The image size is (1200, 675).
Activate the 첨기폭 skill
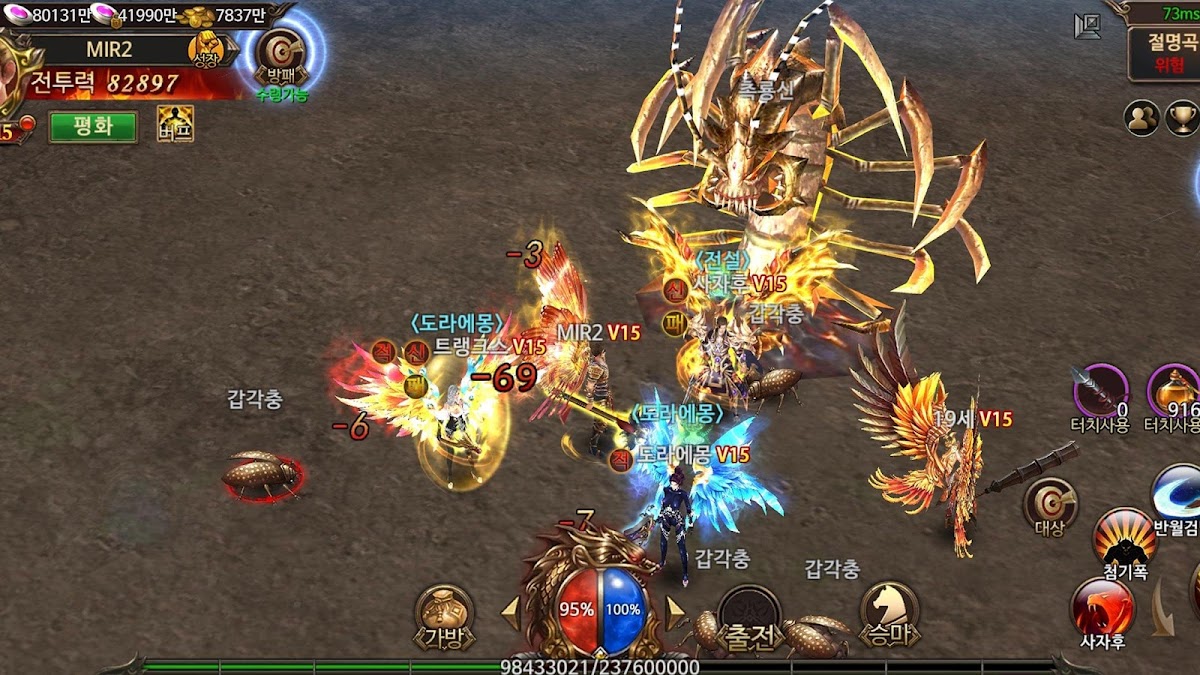tap(1125, 540)
